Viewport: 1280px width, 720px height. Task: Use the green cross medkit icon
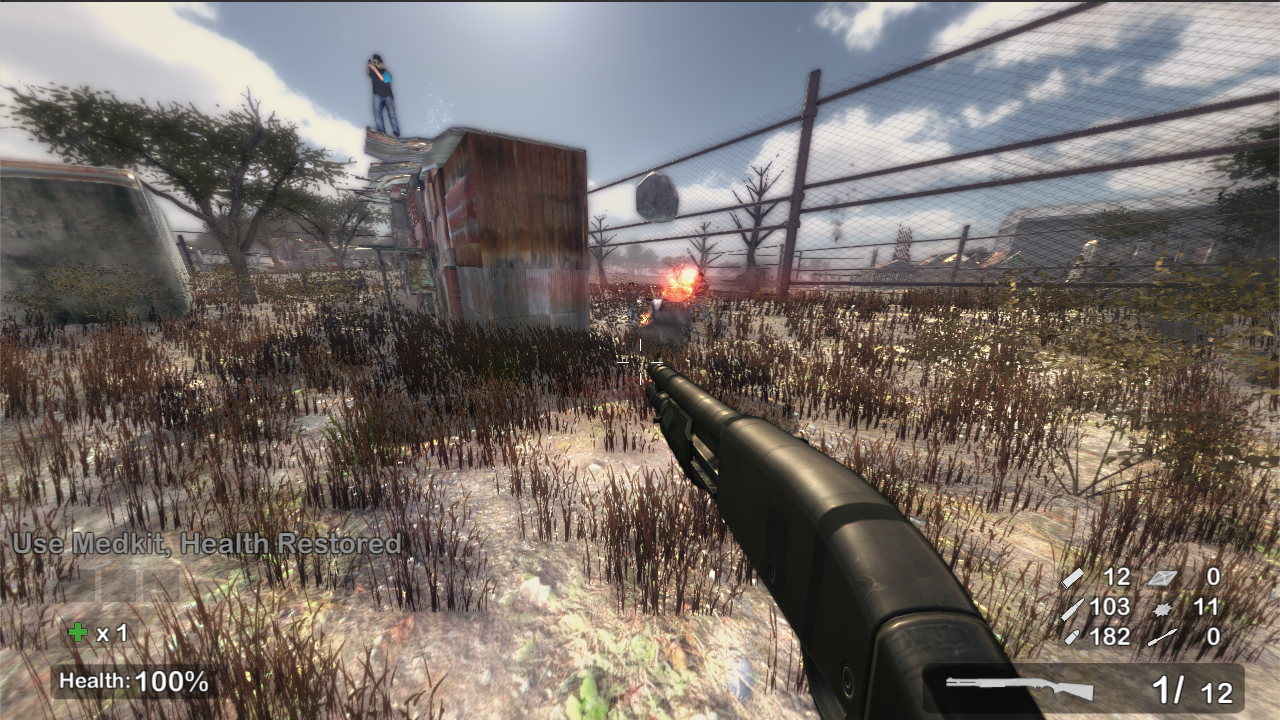click(77, 632)
